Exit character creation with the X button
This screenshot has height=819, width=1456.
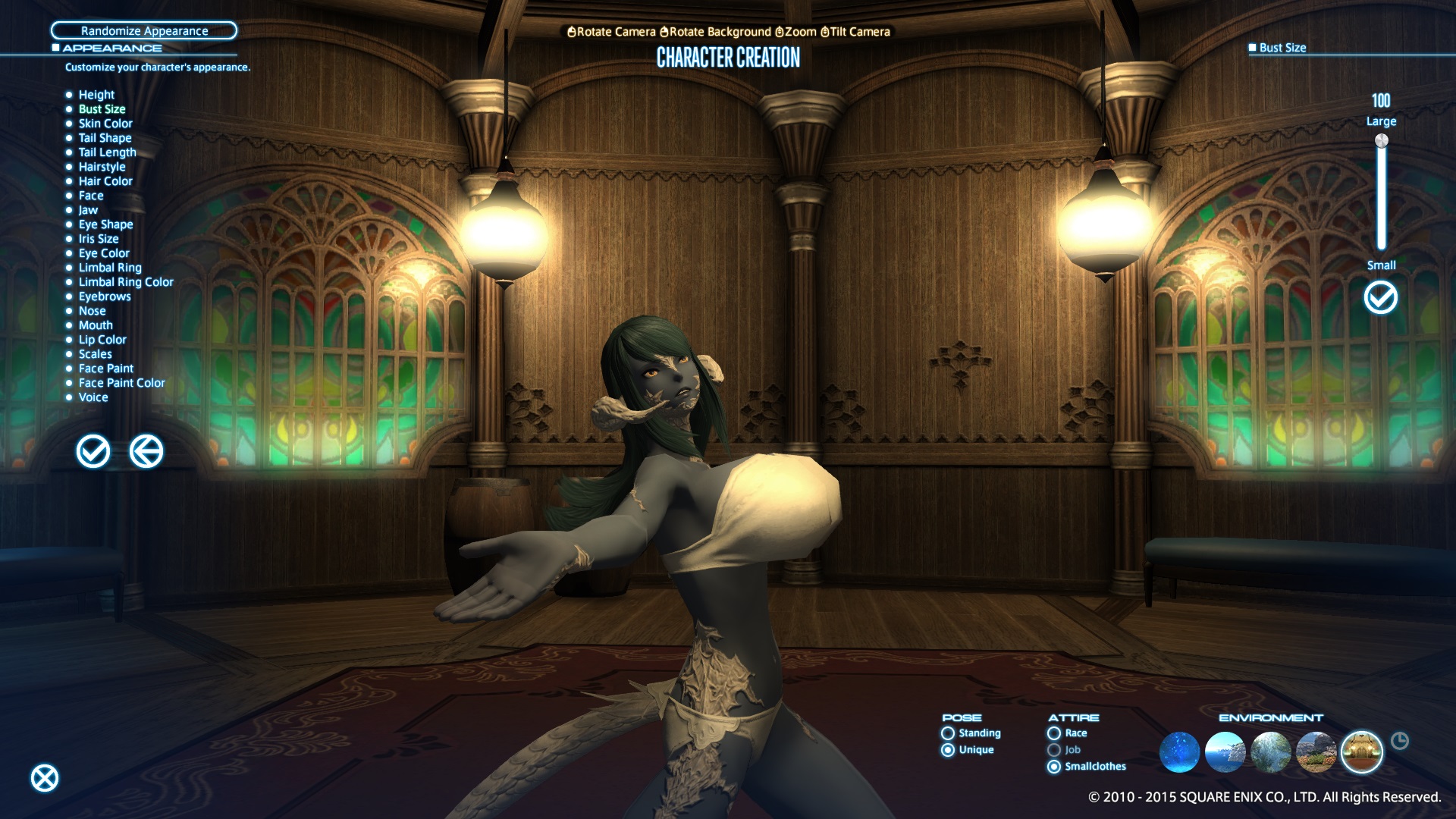pyautogui.click(x=45, y=778)
